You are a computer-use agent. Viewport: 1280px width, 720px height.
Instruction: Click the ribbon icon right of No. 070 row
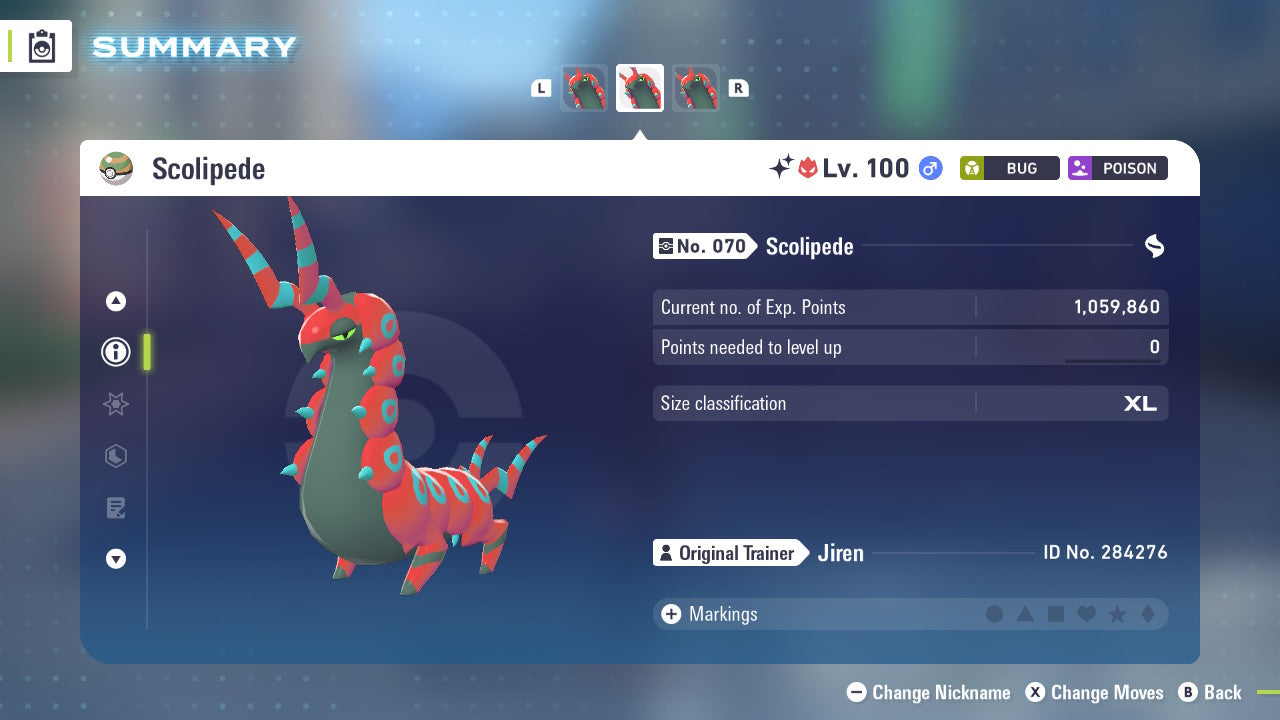tap(1154, 246)
